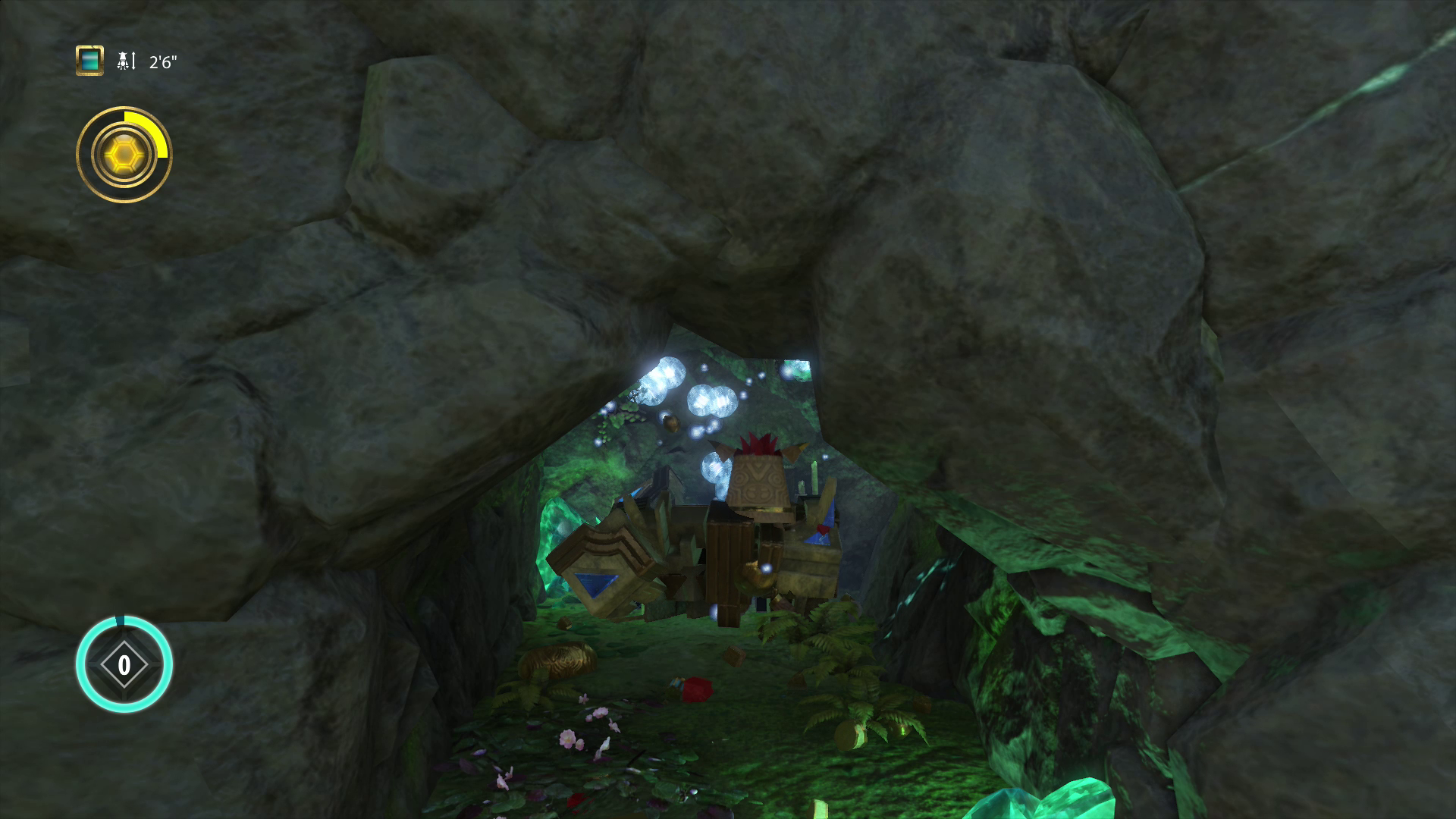Image resolution: width=1456 pixels, height=819 pixels.
Task: Expand the 2'6" height readout
Action: [x=164, y=62]
